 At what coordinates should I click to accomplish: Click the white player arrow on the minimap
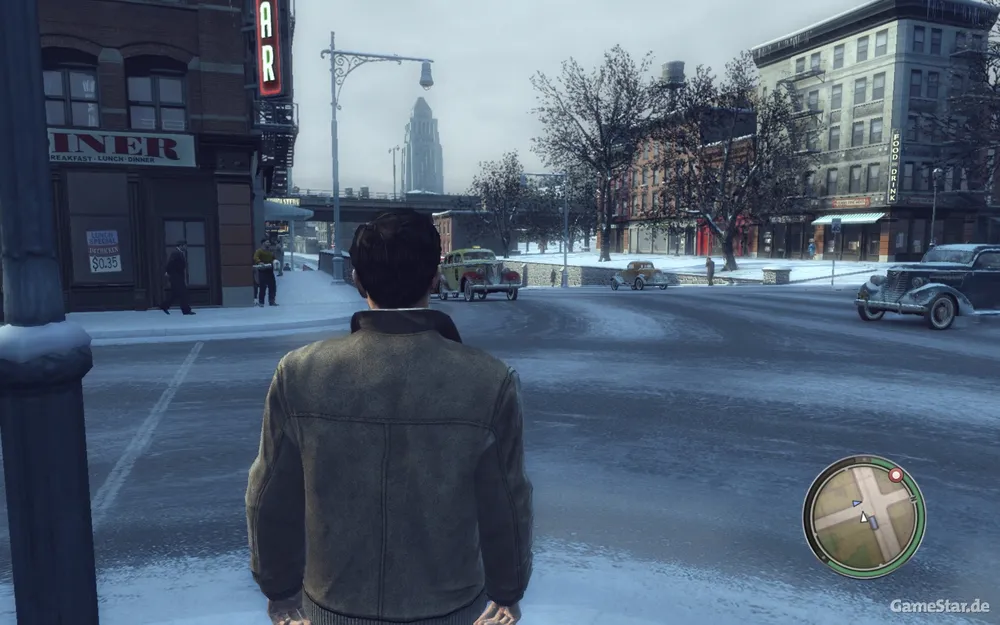click(864, 517)
